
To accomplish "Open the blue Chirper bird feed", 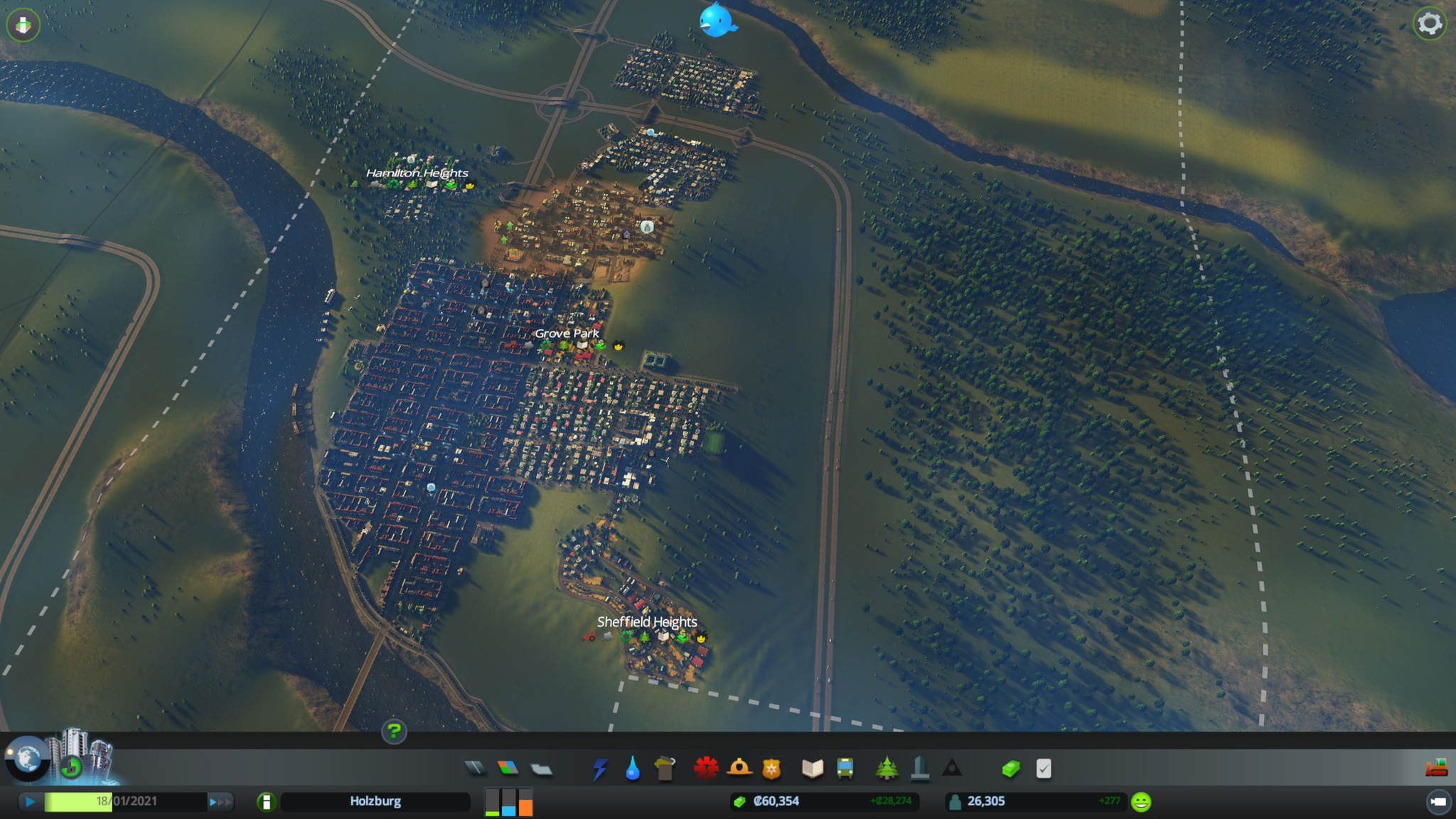I will [x=716, y=20].
